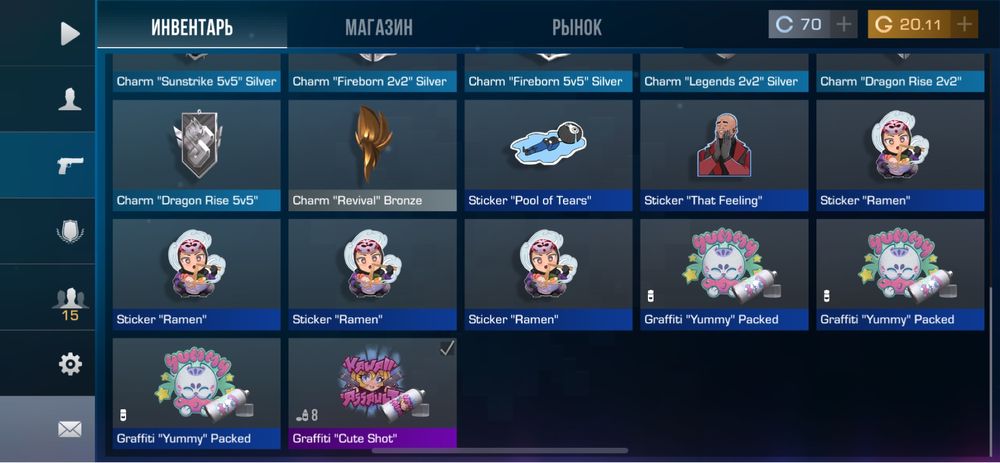
Task: Add silver coins with the plus button
Action: click(x=844, y=24)
